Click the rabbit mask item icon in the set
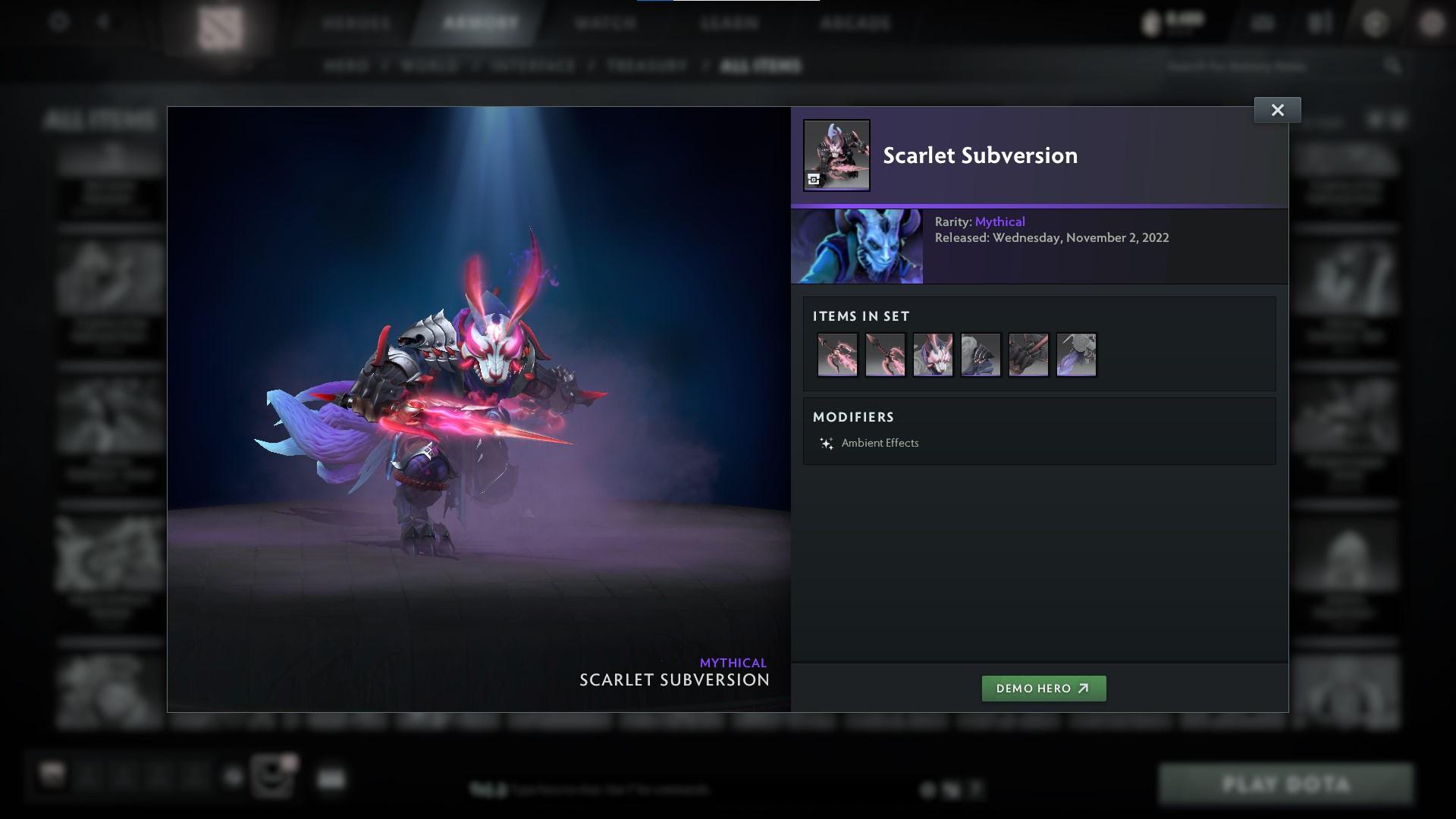 [933, 355]
